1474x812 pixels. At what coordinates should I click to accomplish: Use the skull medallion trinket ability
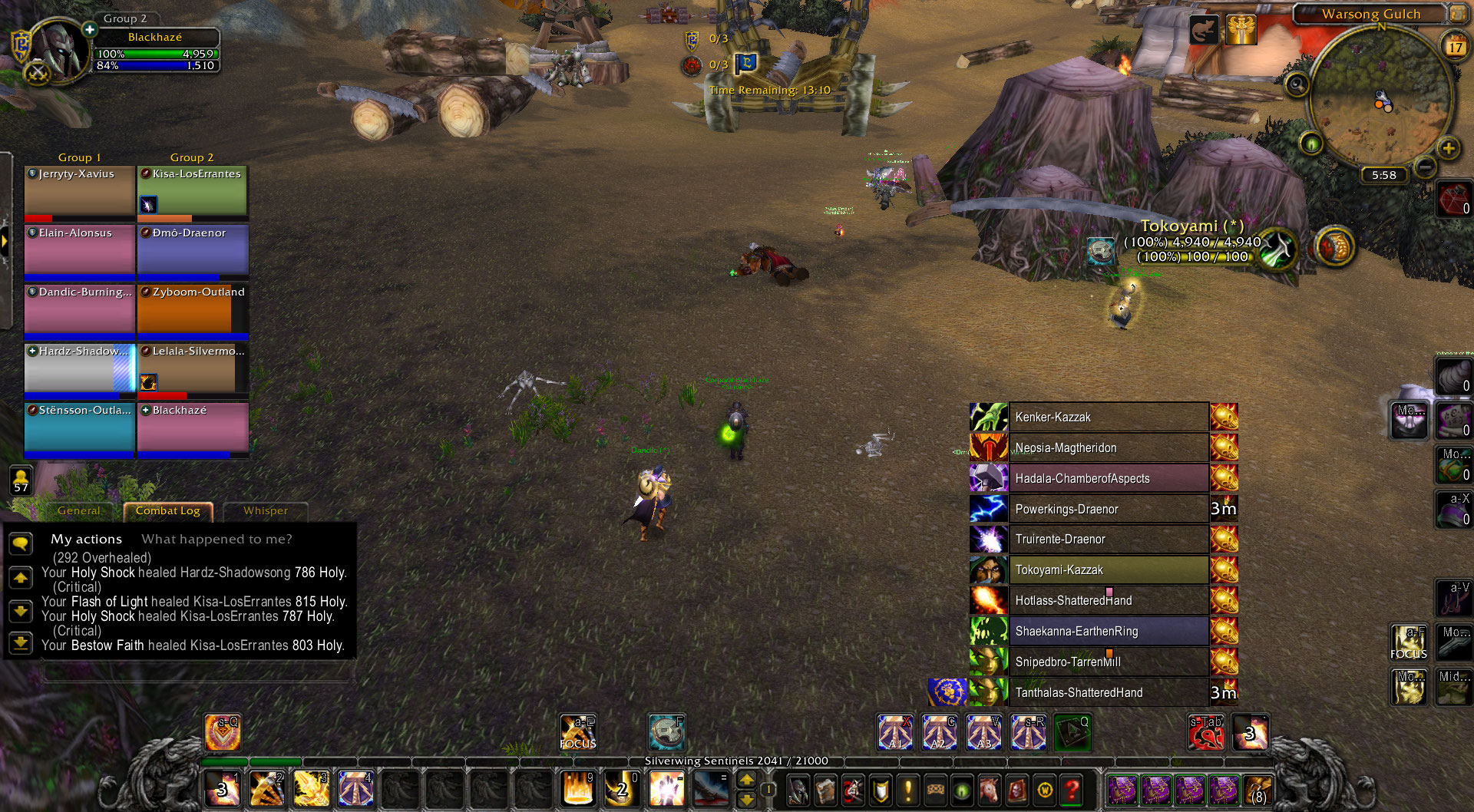(x=666, y=731)
